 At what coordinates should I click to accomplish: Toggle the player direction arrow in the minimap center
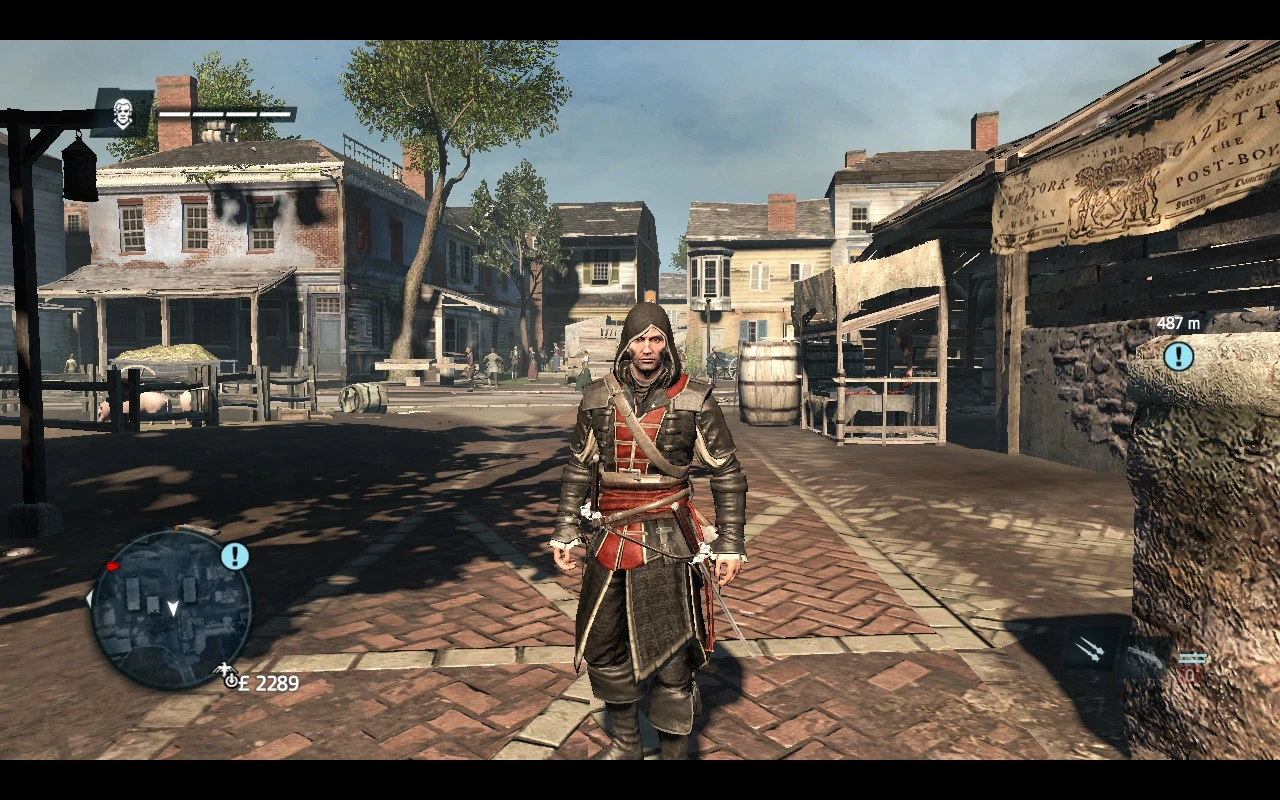click(x=175, y=609)
